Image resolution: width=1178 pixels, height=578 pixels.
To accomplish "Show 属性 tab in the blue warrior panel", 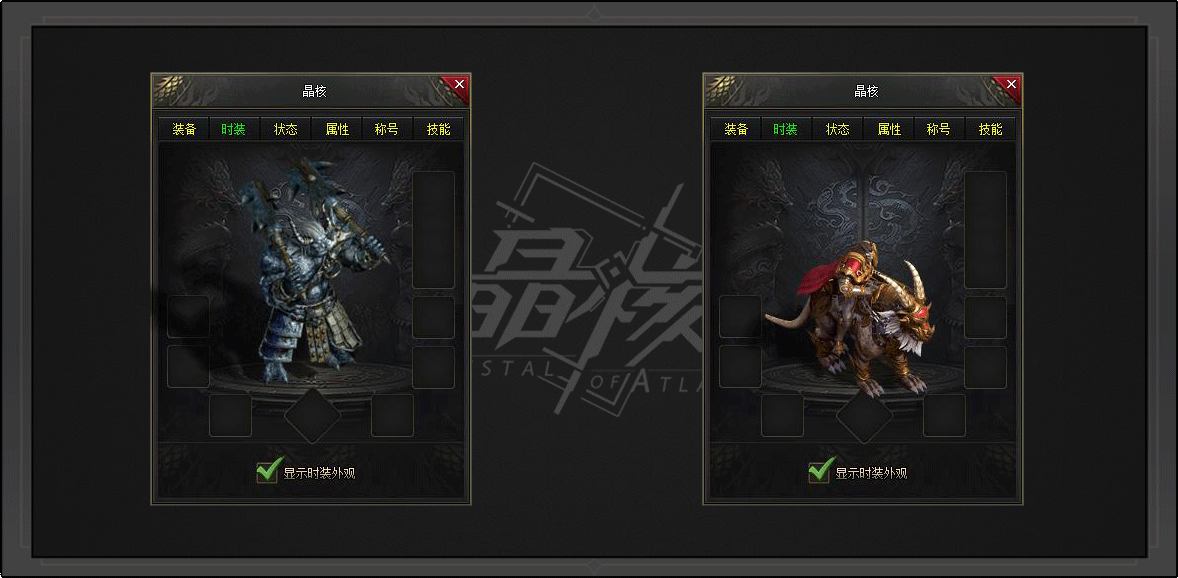I will coord(337,130).
